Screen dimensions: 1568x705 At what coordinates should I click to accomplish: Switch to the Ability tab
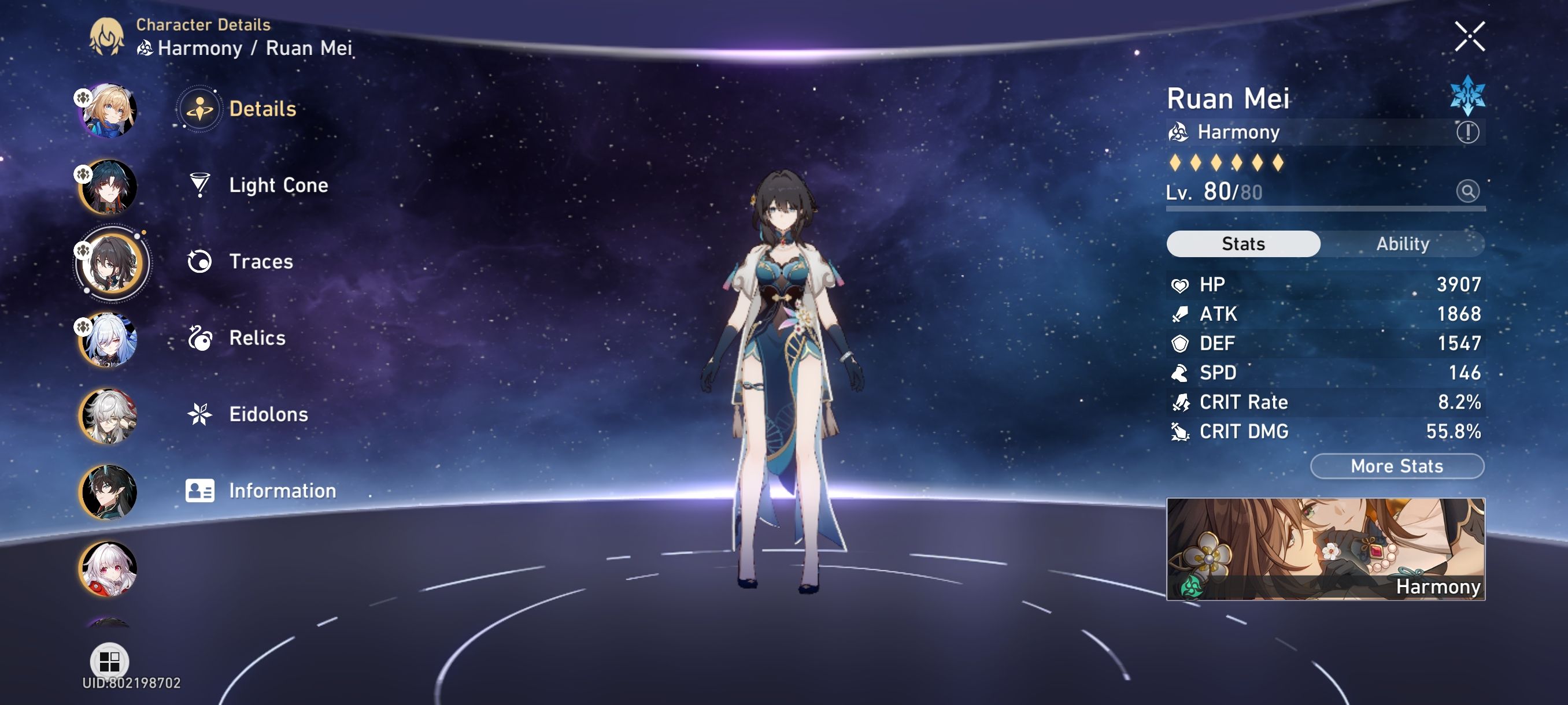[1403, 243]
